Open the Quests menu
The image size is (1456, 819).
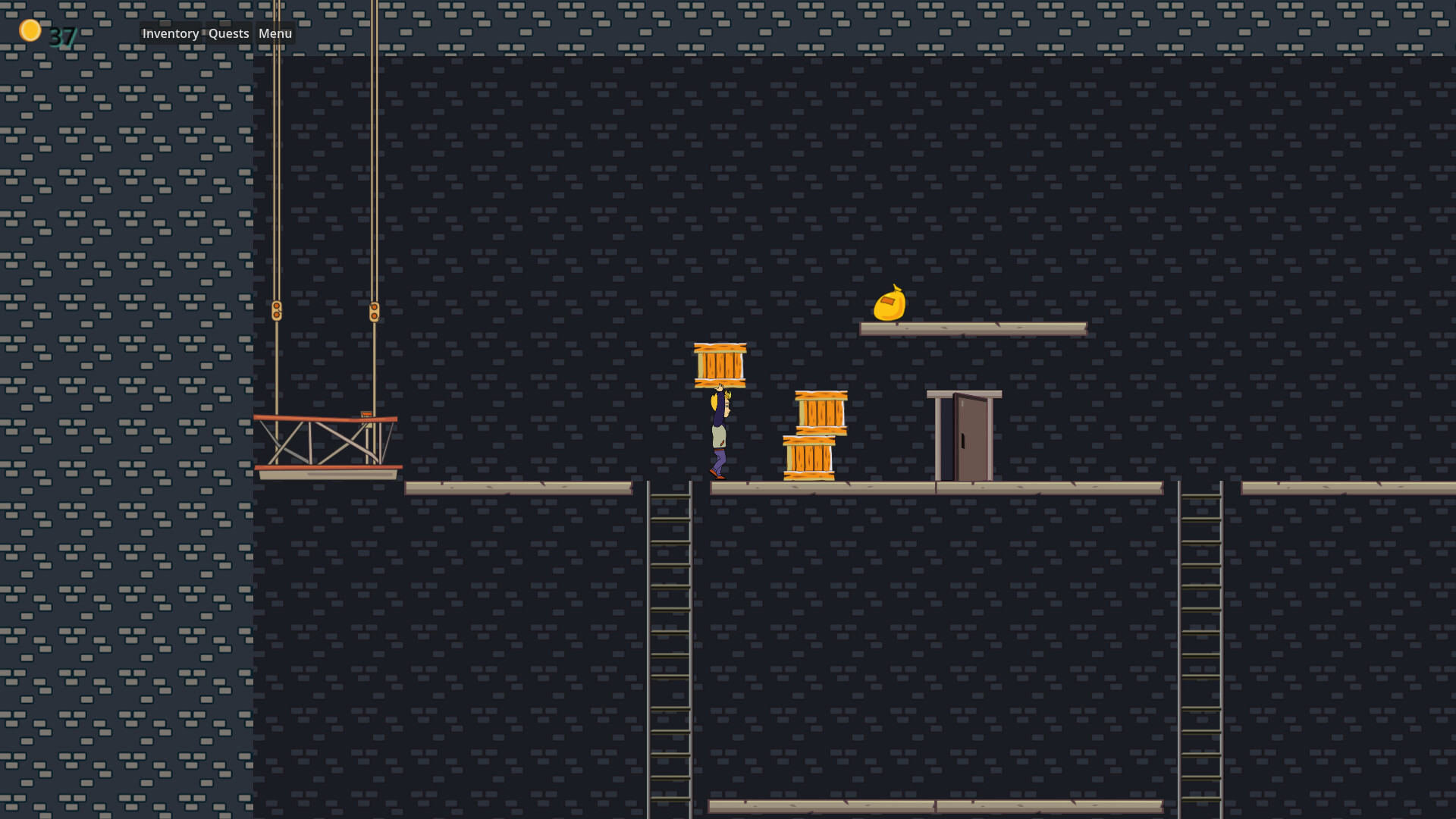[227, 33]
